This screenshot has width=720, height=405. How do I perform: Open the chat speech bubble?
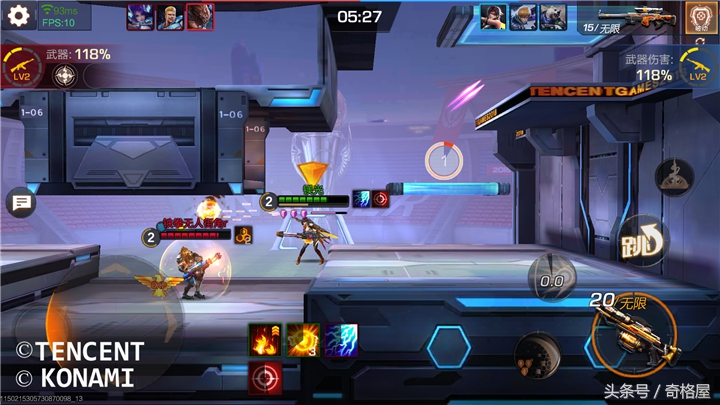pyautogui.click(x=20, y=204)
